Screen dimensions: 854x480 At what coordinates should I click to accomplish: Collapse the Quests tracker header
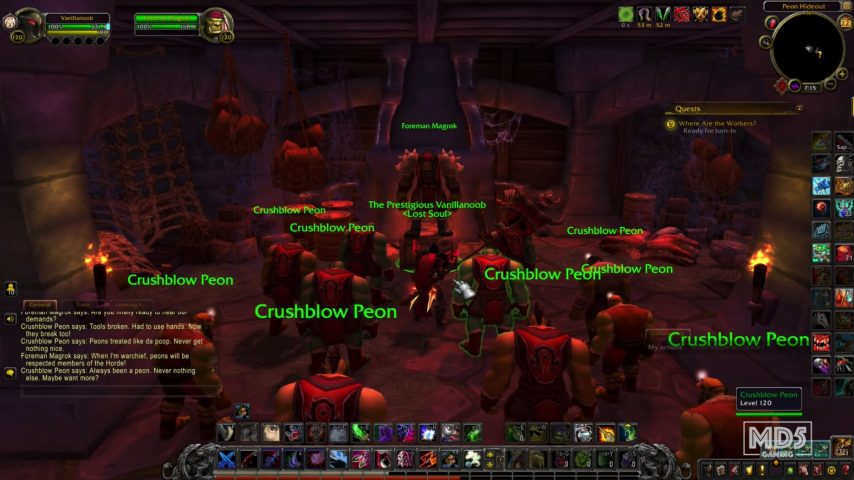pyautogui.click(x=799, y=108)
